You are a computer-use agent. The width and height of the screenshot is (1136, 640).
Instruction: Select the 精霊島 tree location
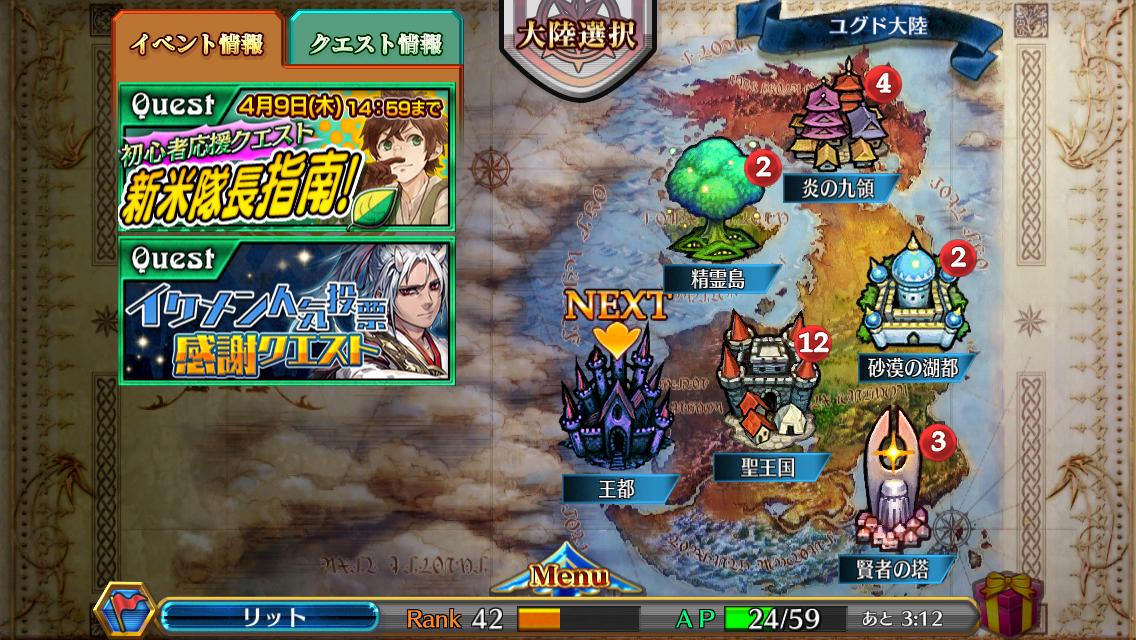coord(713,210)
